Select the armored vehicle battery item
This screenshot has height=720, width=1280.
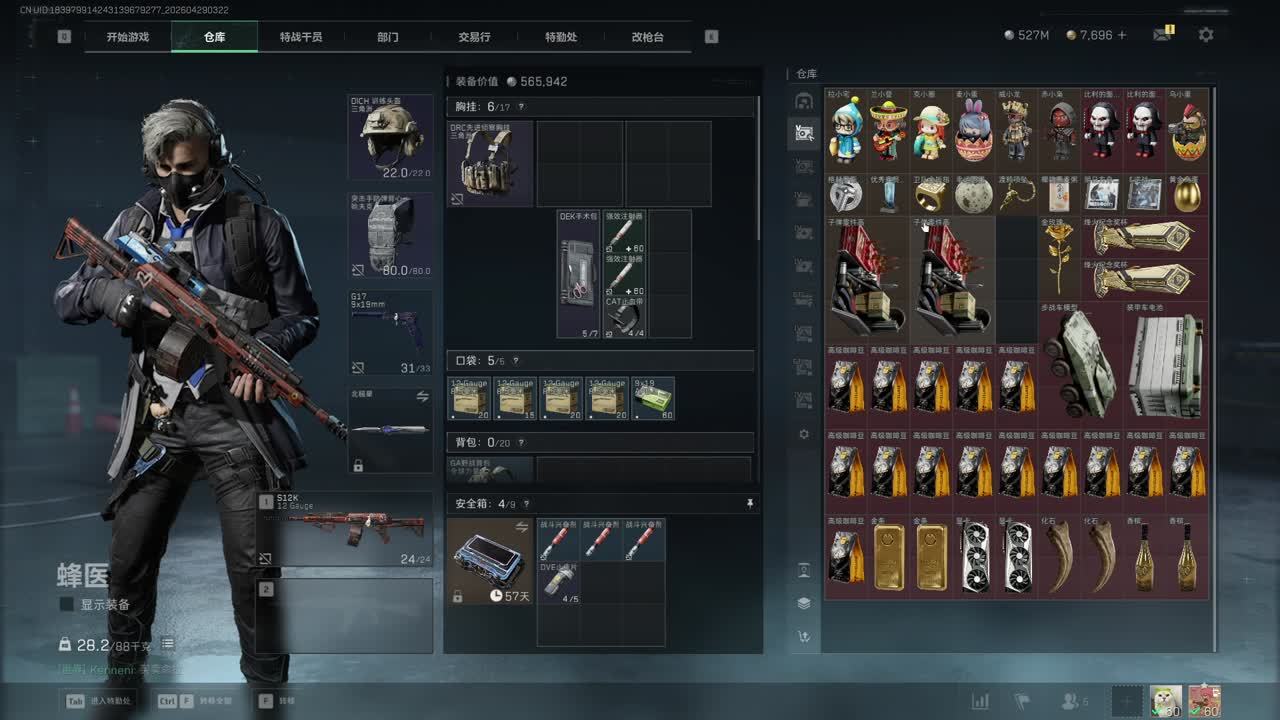[1165, 362]
